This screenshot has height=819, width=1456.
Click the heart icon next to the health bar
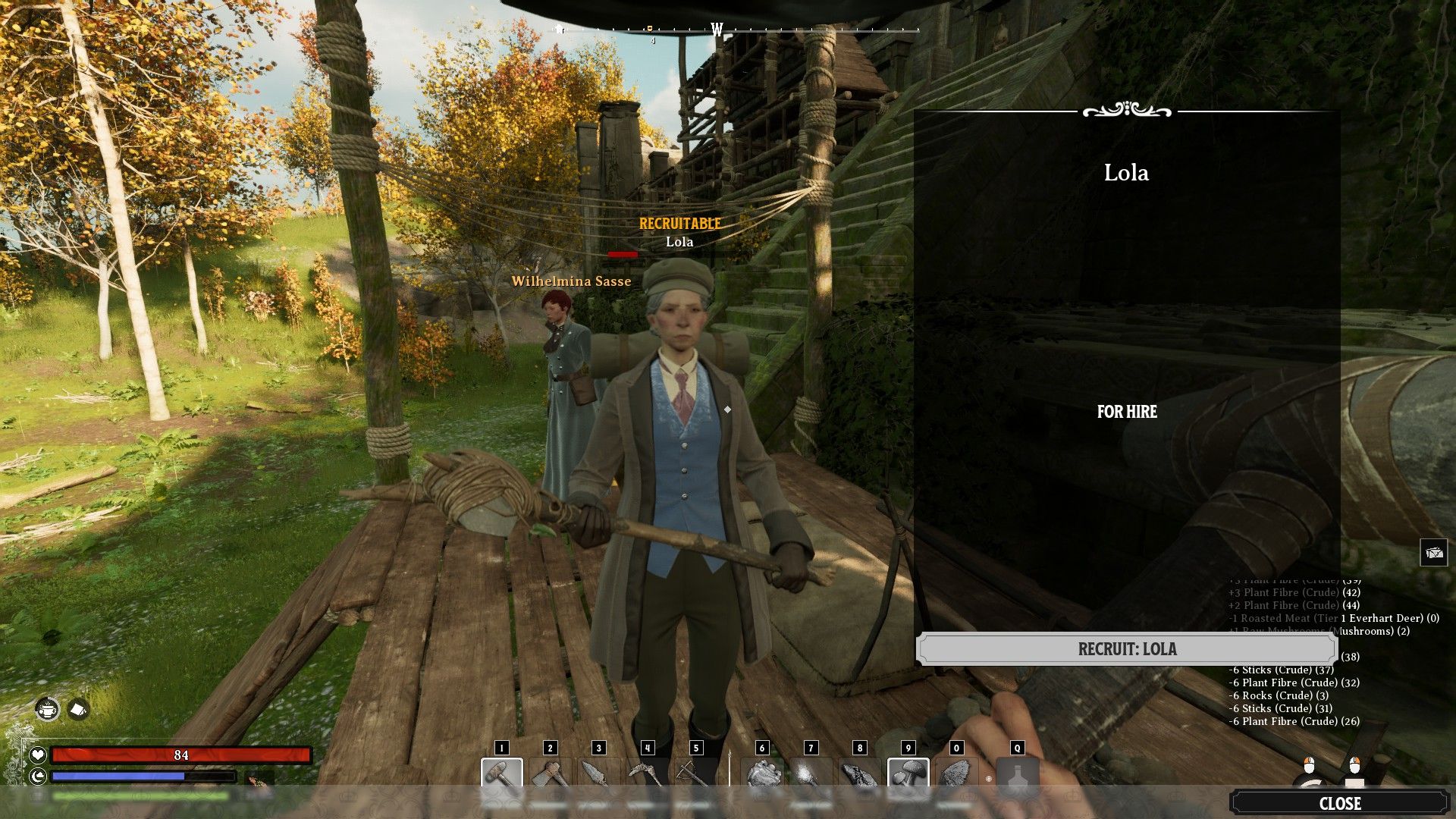click(36, 755)
